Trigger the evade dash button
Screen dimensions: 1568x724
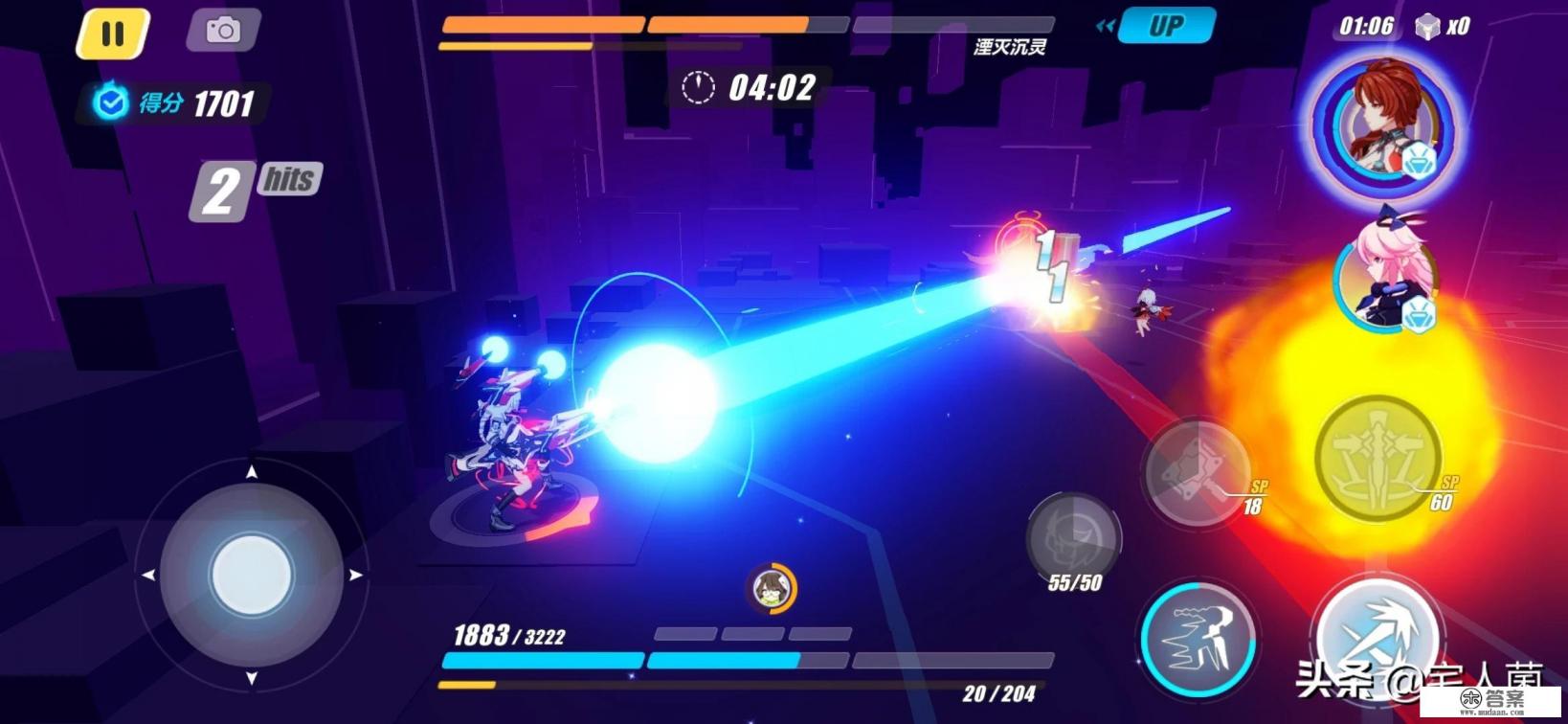1198,637
